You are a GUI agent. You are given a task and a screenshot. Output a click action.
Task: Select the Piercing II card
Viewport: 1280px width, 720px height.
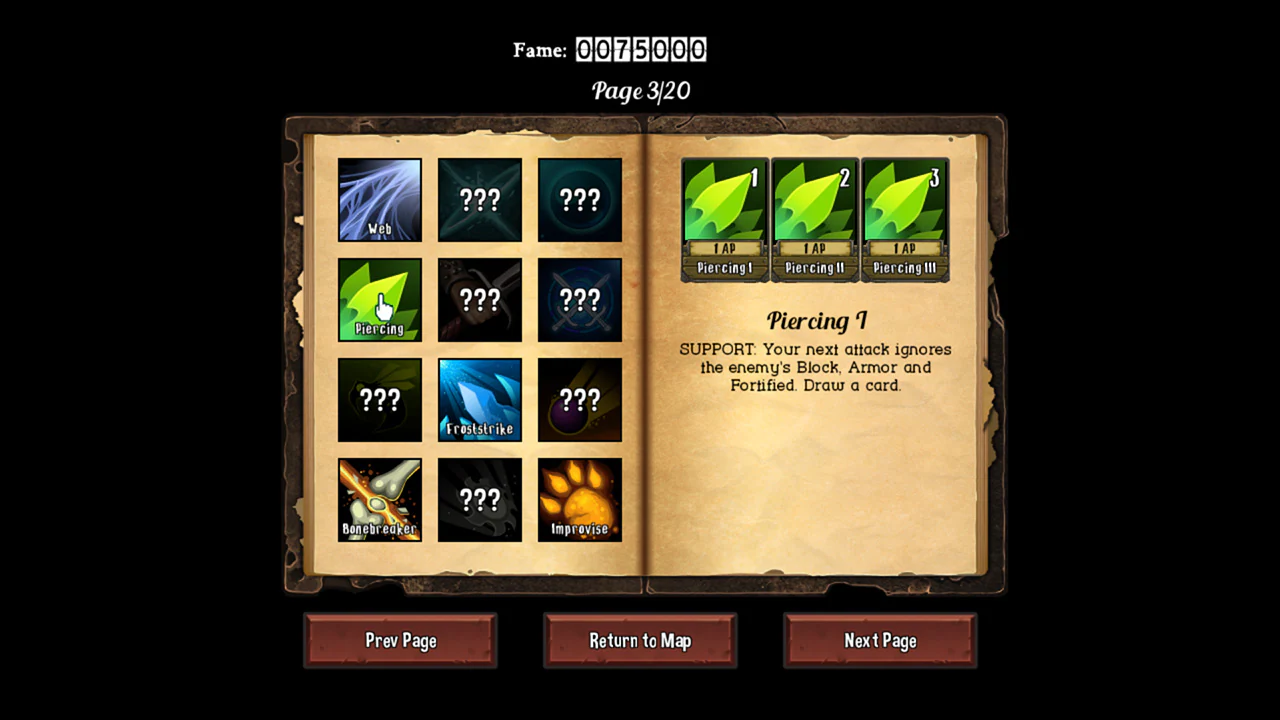814,218
